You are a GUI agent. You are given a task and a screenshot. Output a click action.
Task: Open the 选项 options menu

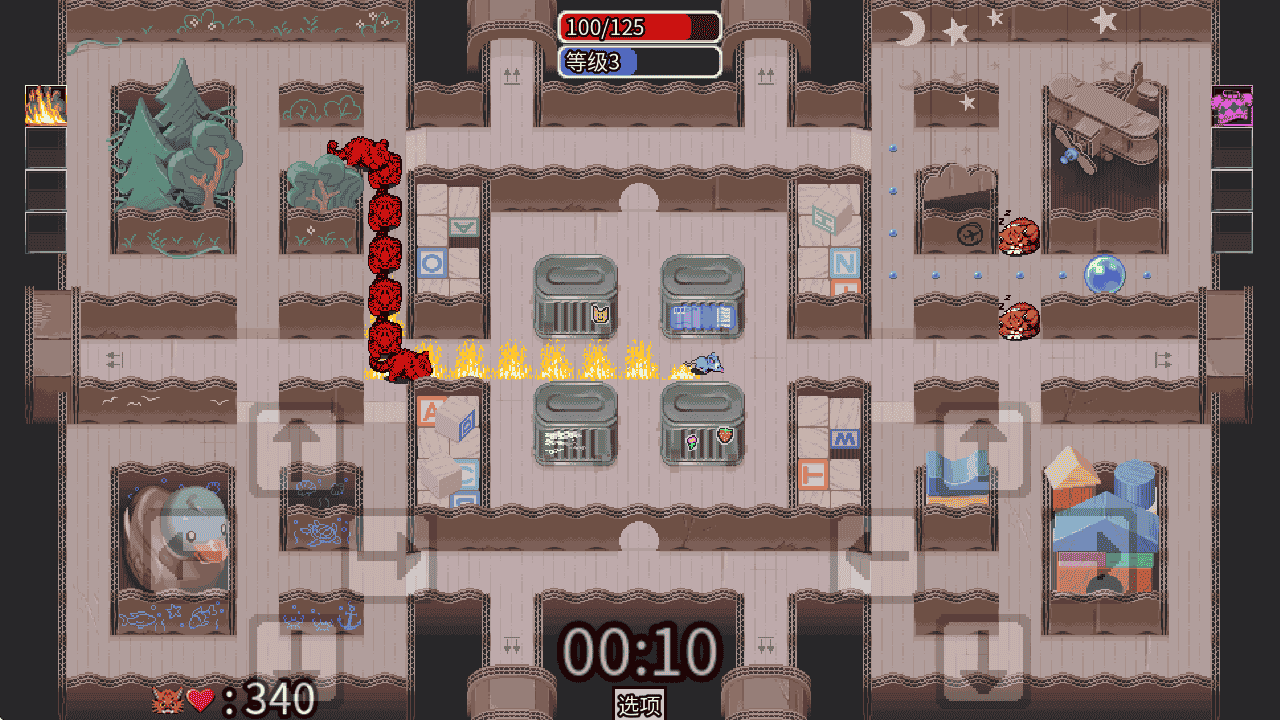click(639, 704)
